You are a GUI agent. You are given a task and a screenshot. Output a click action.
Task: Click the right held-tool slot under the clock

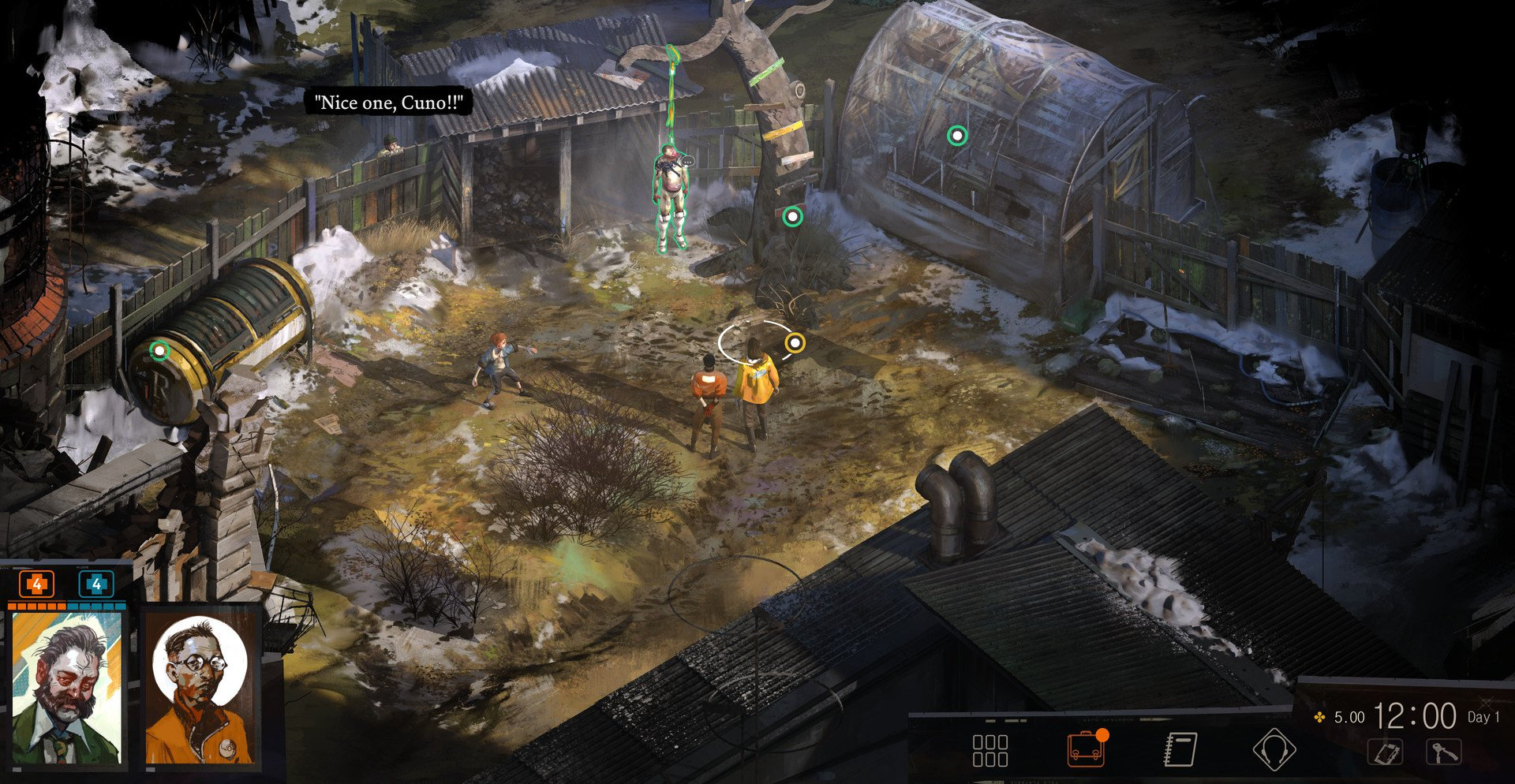1443,752
